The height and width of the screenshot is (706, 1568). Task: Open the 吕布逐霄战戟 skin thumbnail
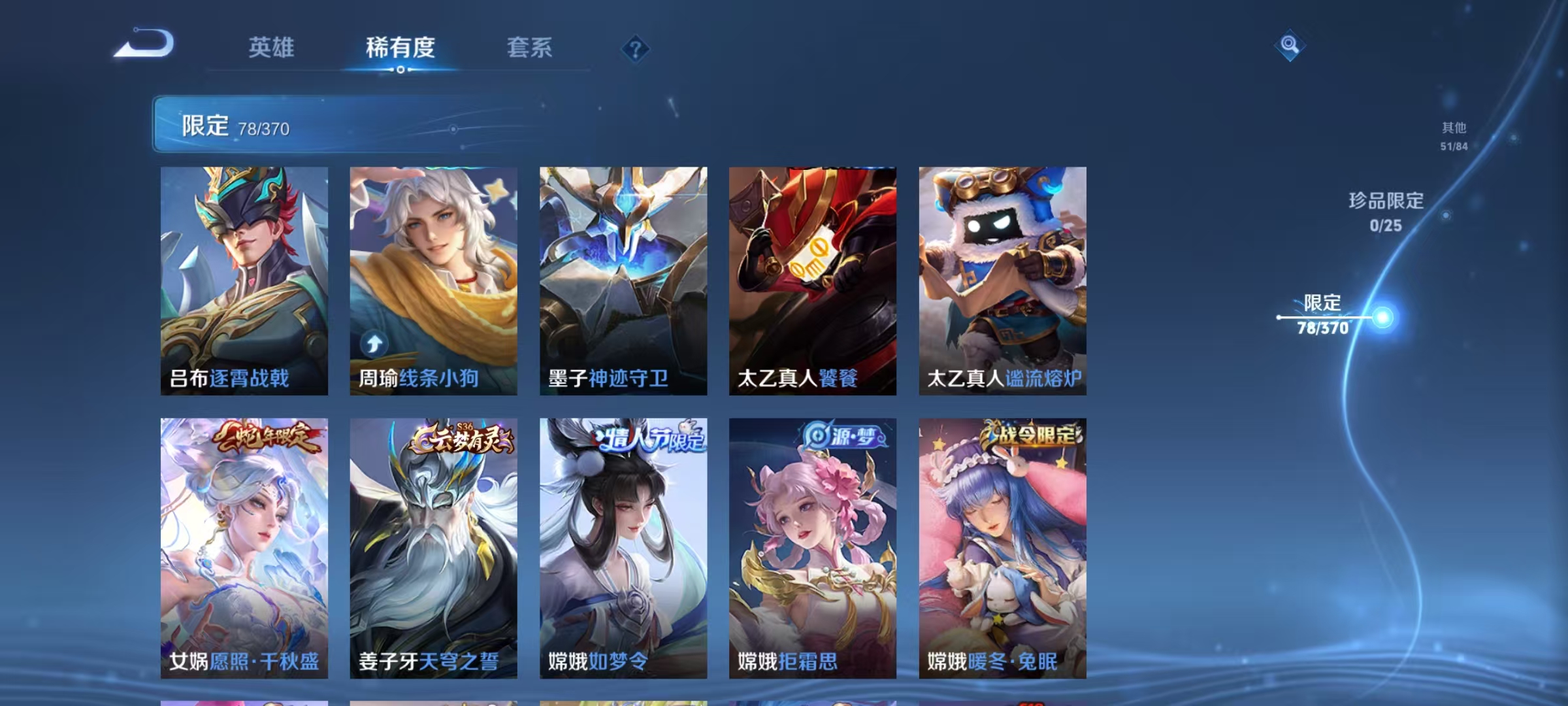[244, 278]
